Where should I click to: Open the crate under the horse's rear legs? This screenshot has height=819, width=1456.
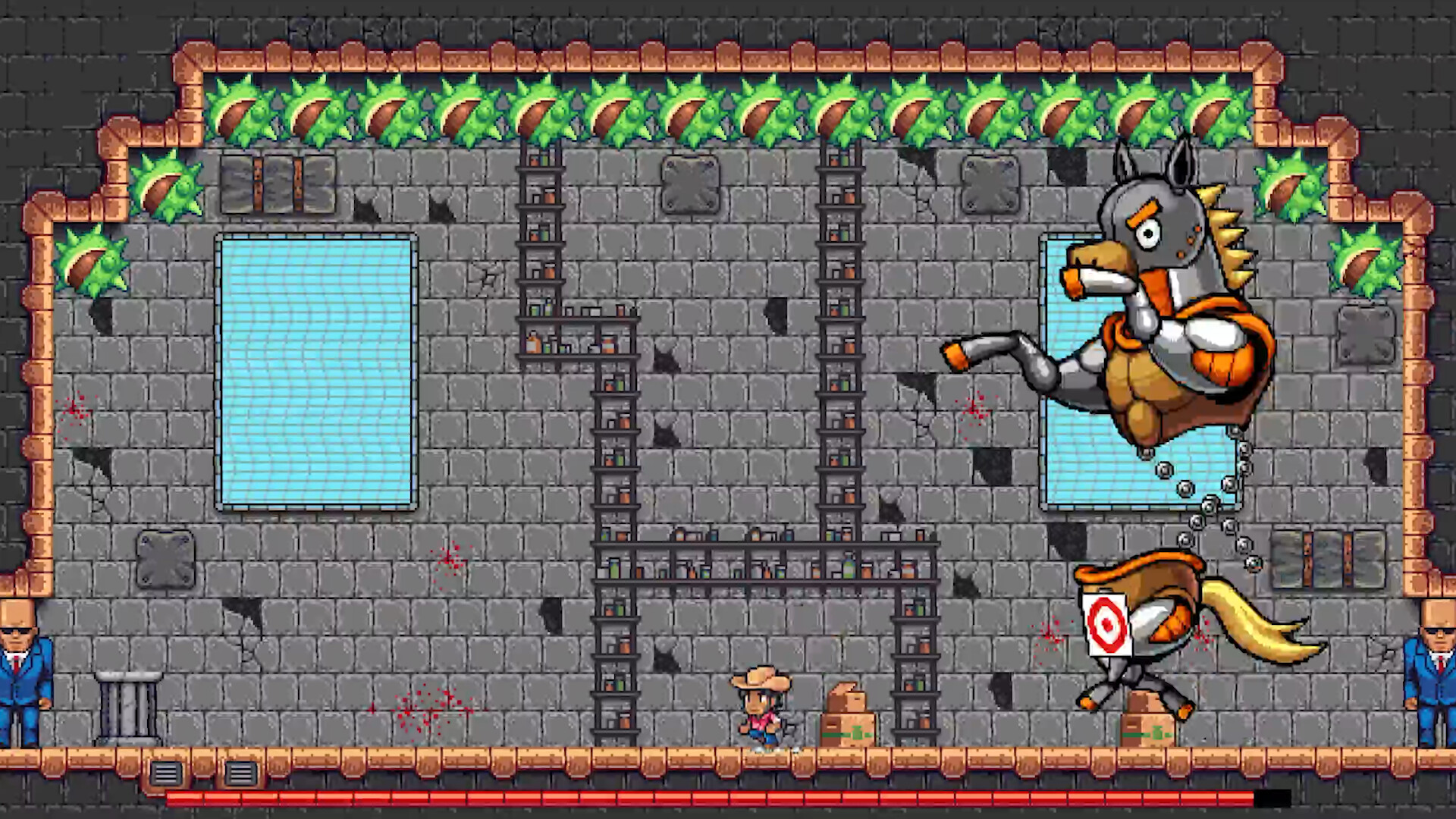(1147, 728)
